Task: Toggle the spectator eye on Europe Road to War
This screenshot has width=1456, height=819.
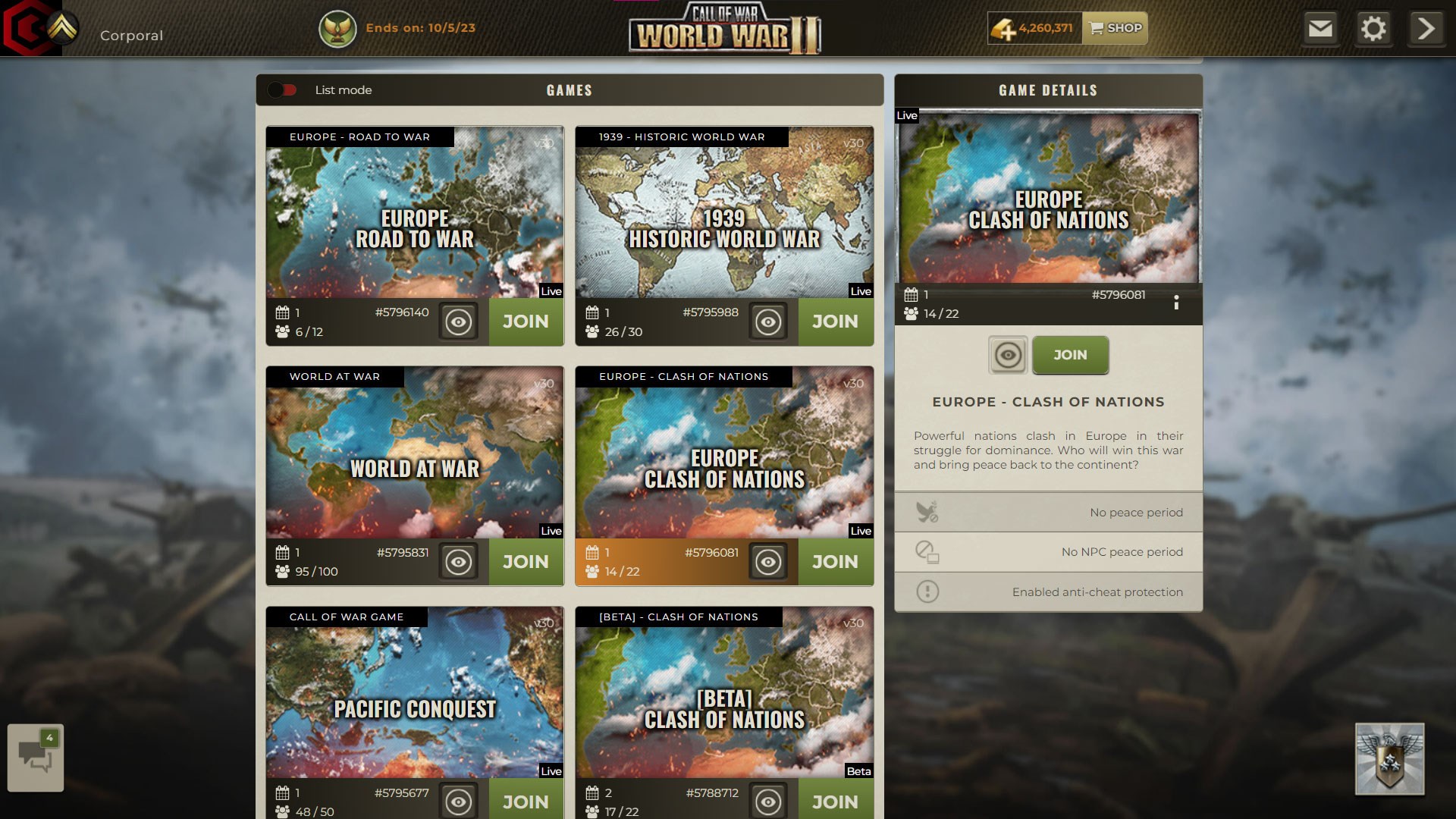Action: click(460, 322)
